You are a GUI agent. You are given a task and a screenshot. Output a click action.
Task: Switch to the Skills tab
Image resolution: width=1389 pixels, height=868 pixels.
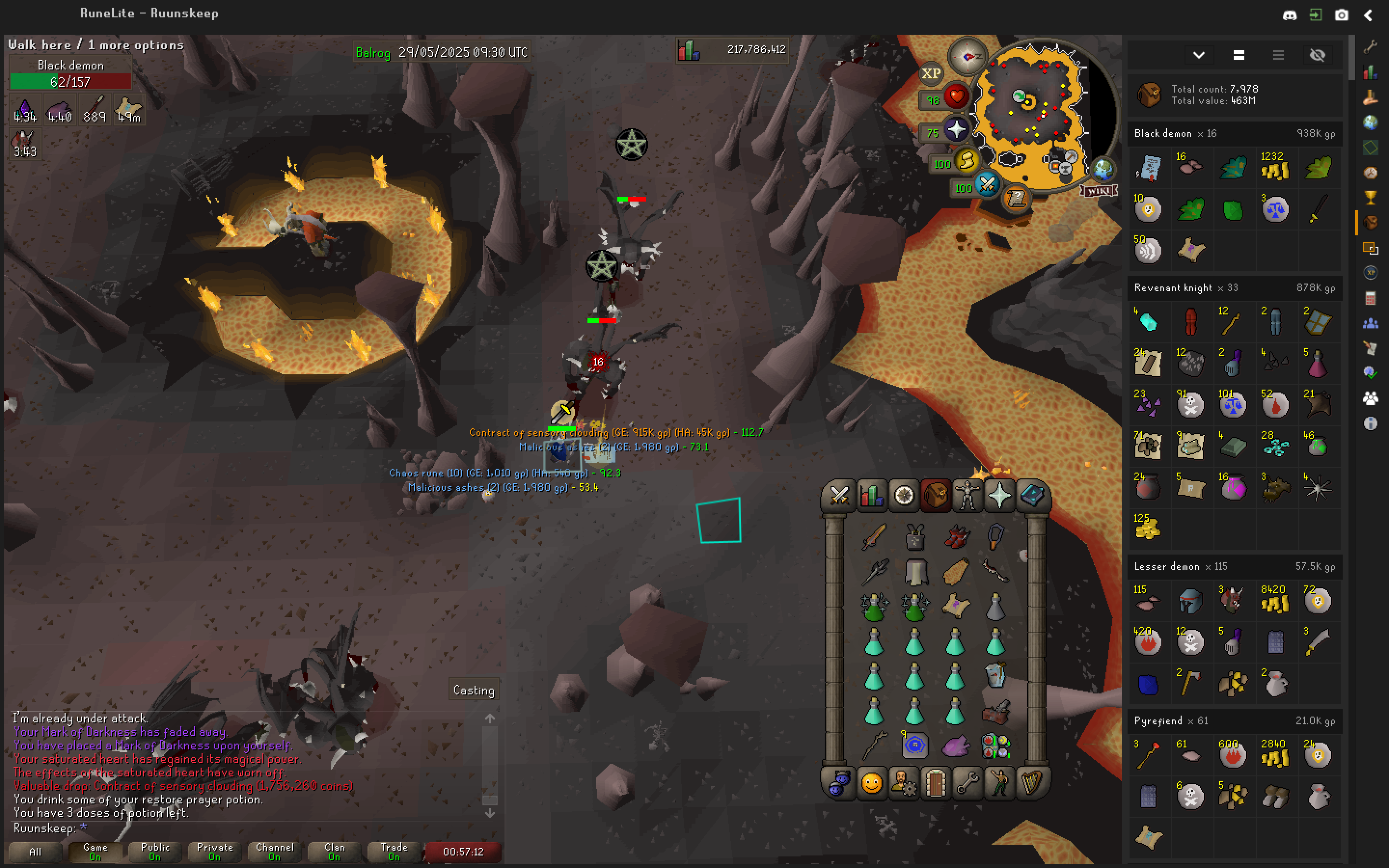(871, 495)
